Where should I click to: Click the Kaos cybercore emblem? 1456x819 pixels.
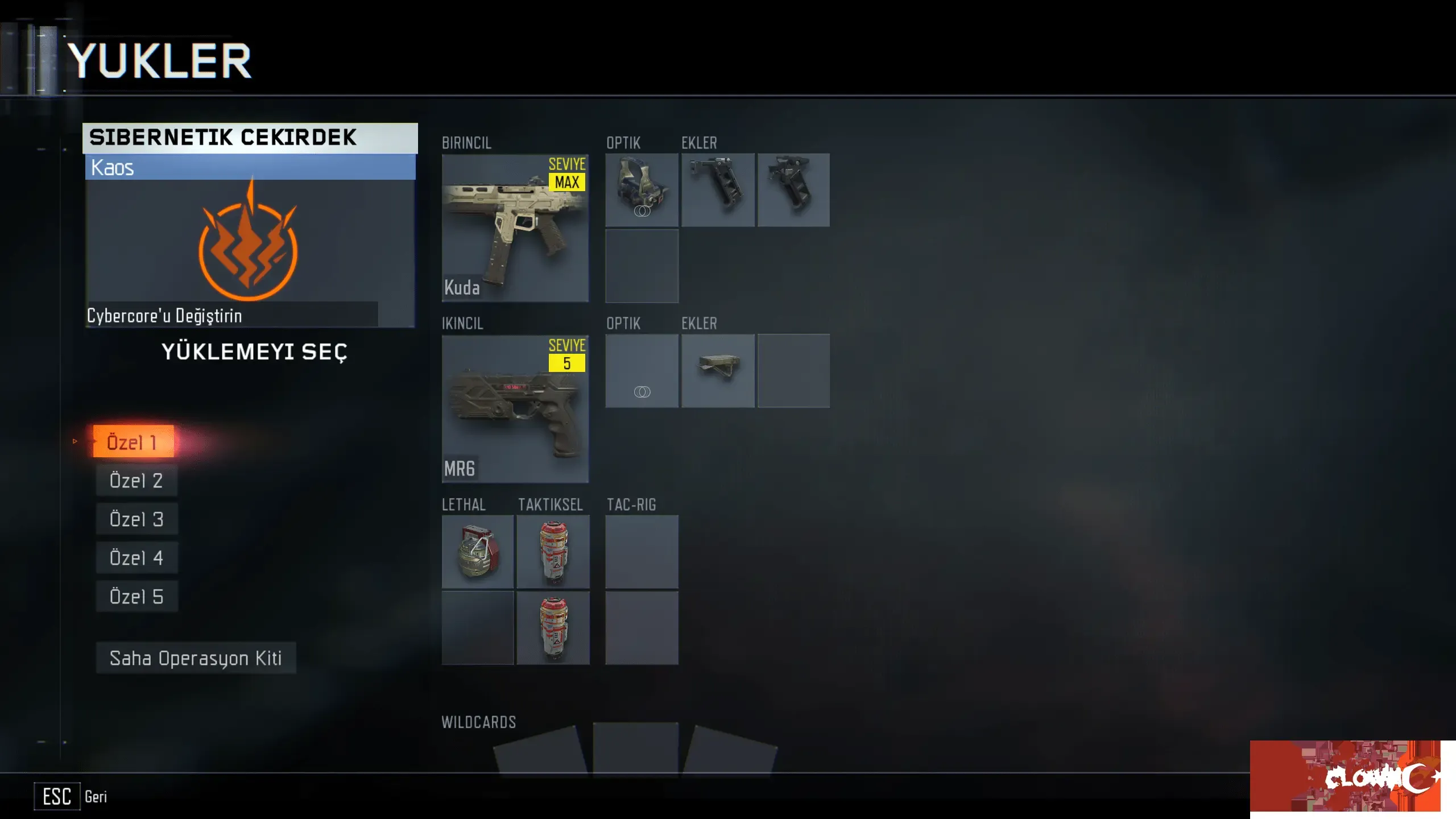pyautogui.click(x=249, y=242)
